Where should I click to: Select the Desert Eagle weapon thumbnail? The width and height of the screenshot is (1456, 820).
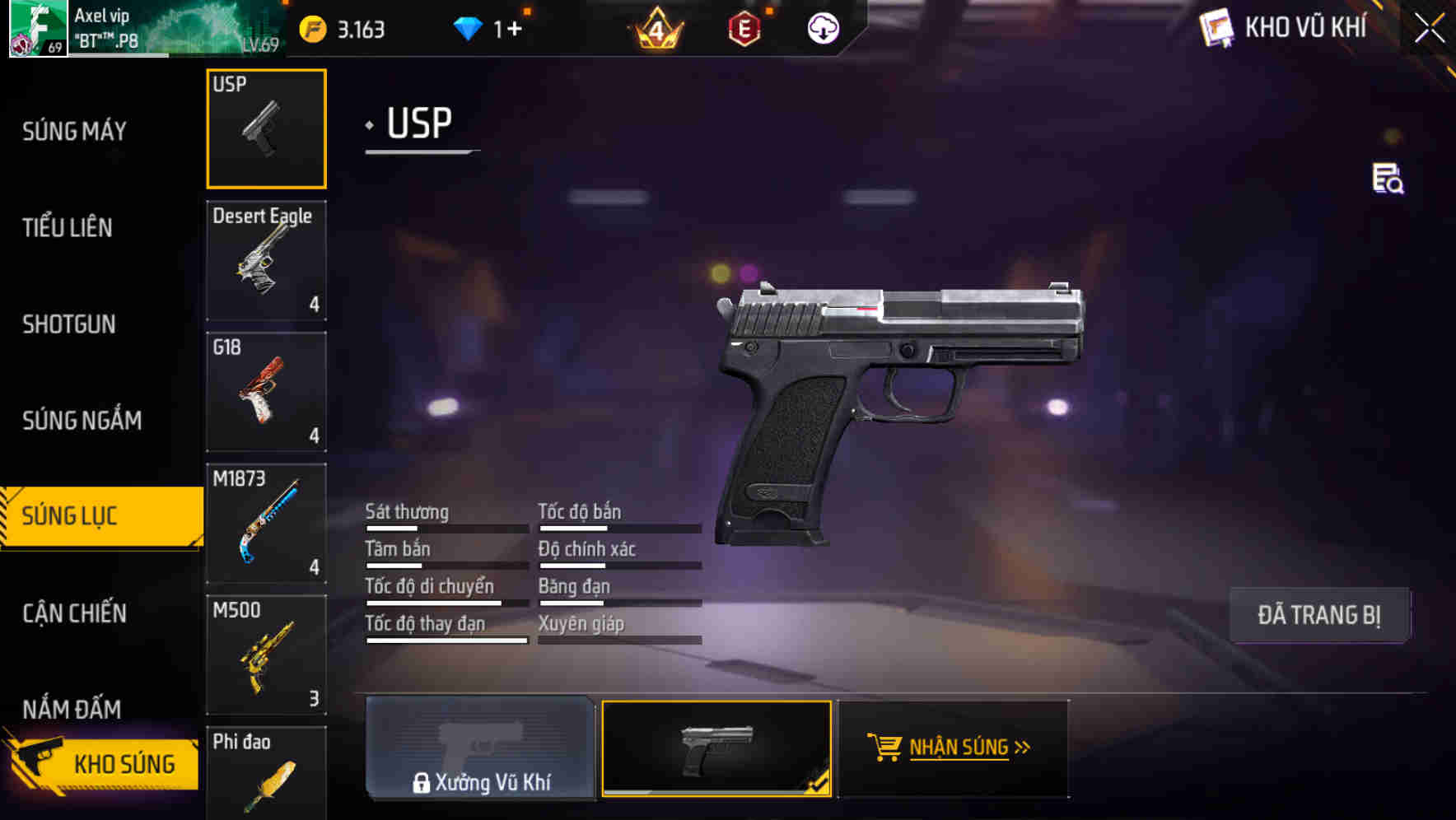pyautogui.click(x=266, y=259)
